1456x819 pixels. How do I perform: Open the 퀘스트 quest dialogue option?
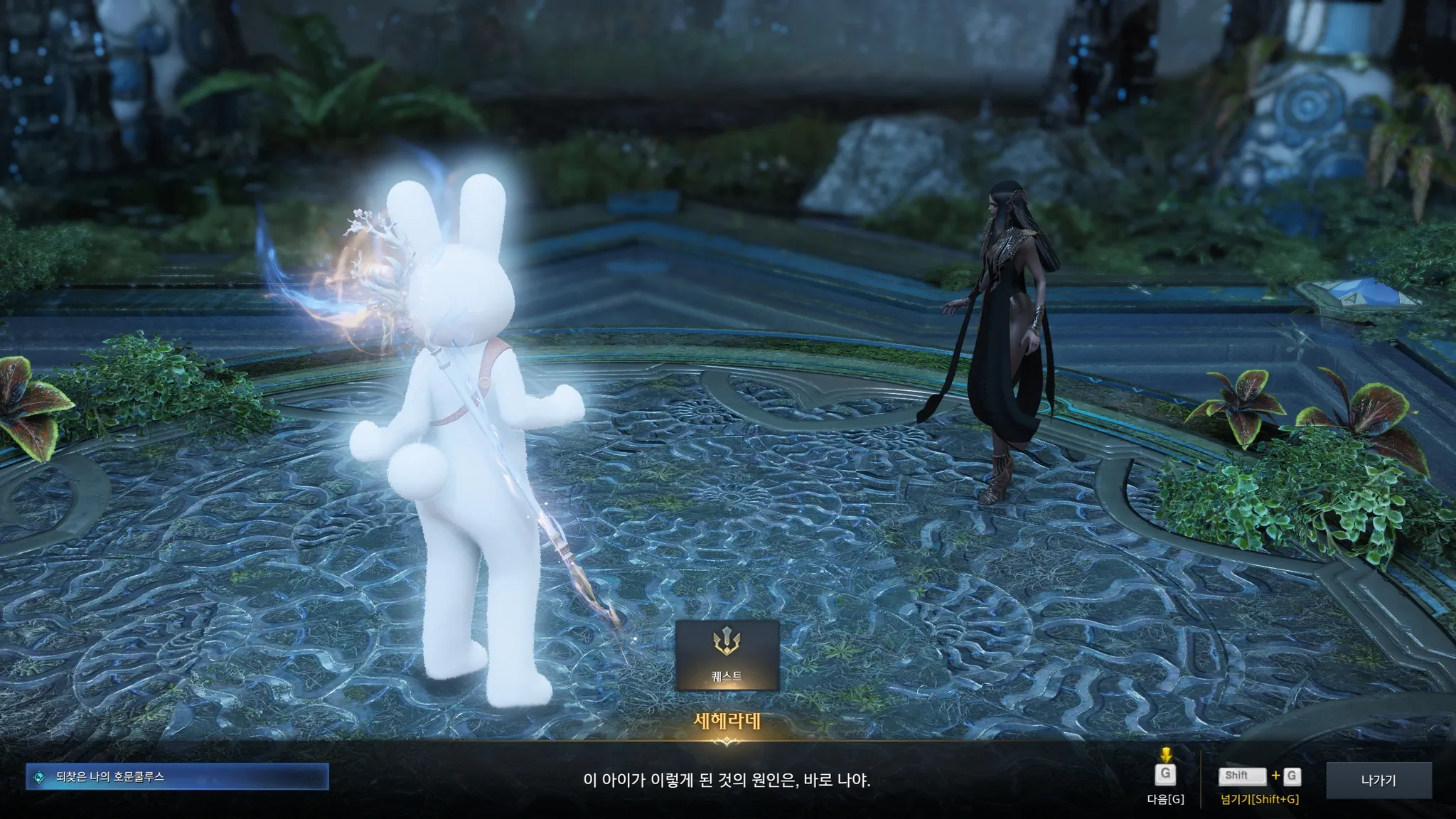point(727,655)
